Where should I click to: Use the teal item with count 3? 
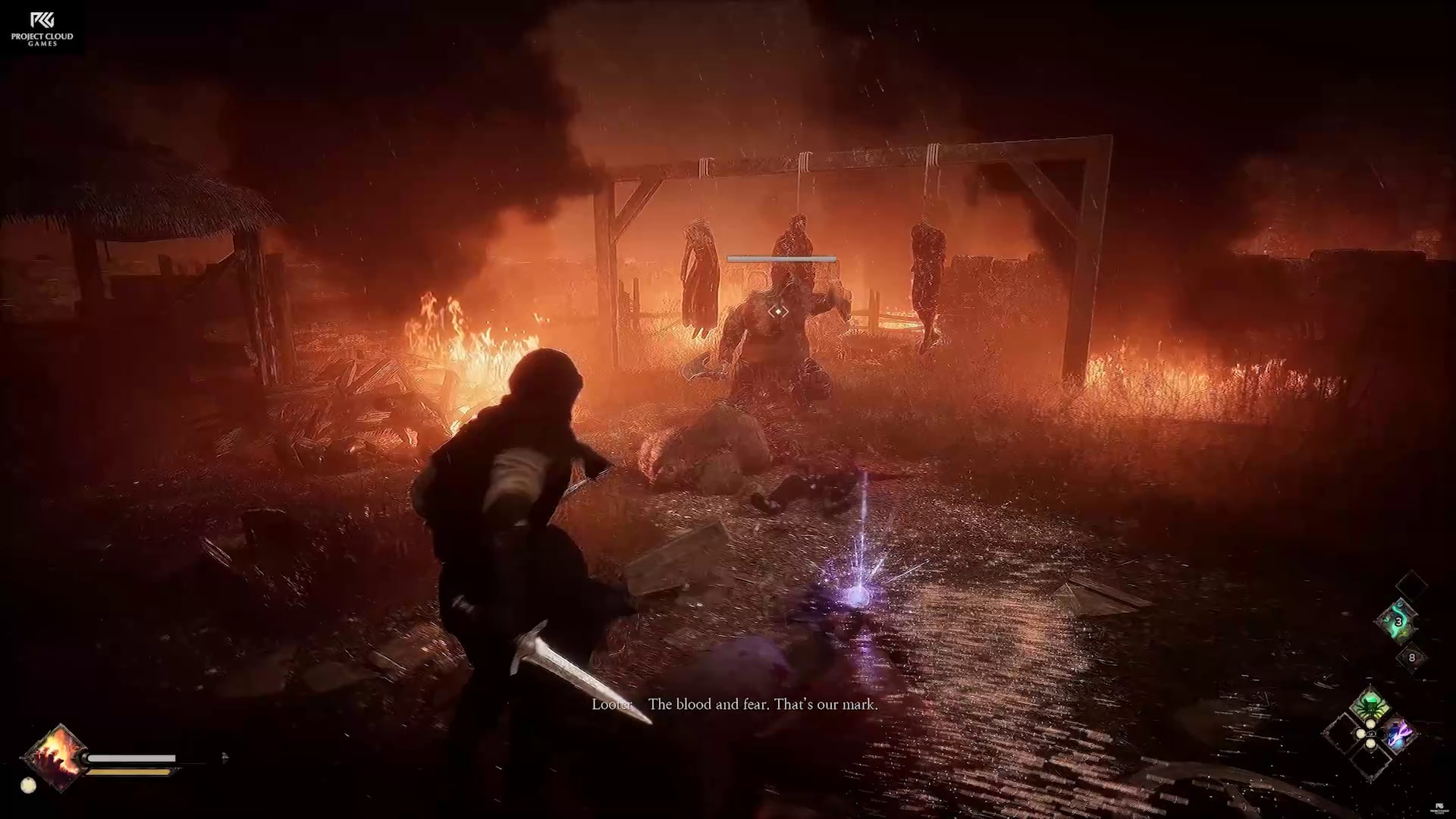pos(1398,622)
